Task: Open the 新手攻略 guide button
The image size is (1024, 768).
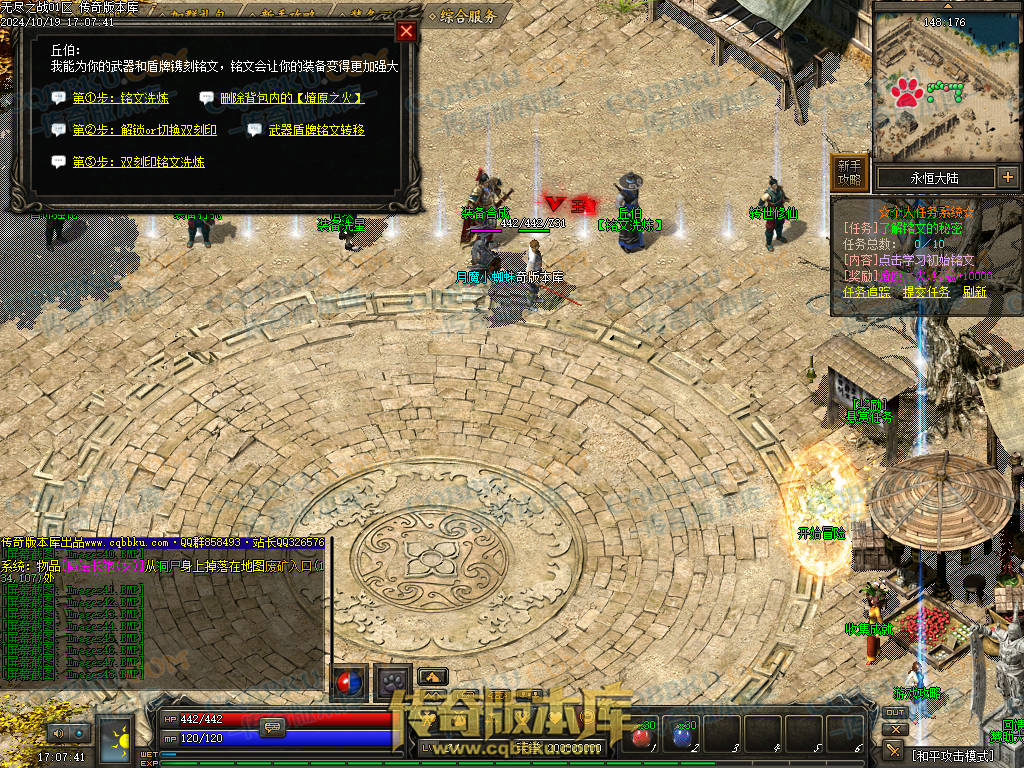Action: [848, 172]
